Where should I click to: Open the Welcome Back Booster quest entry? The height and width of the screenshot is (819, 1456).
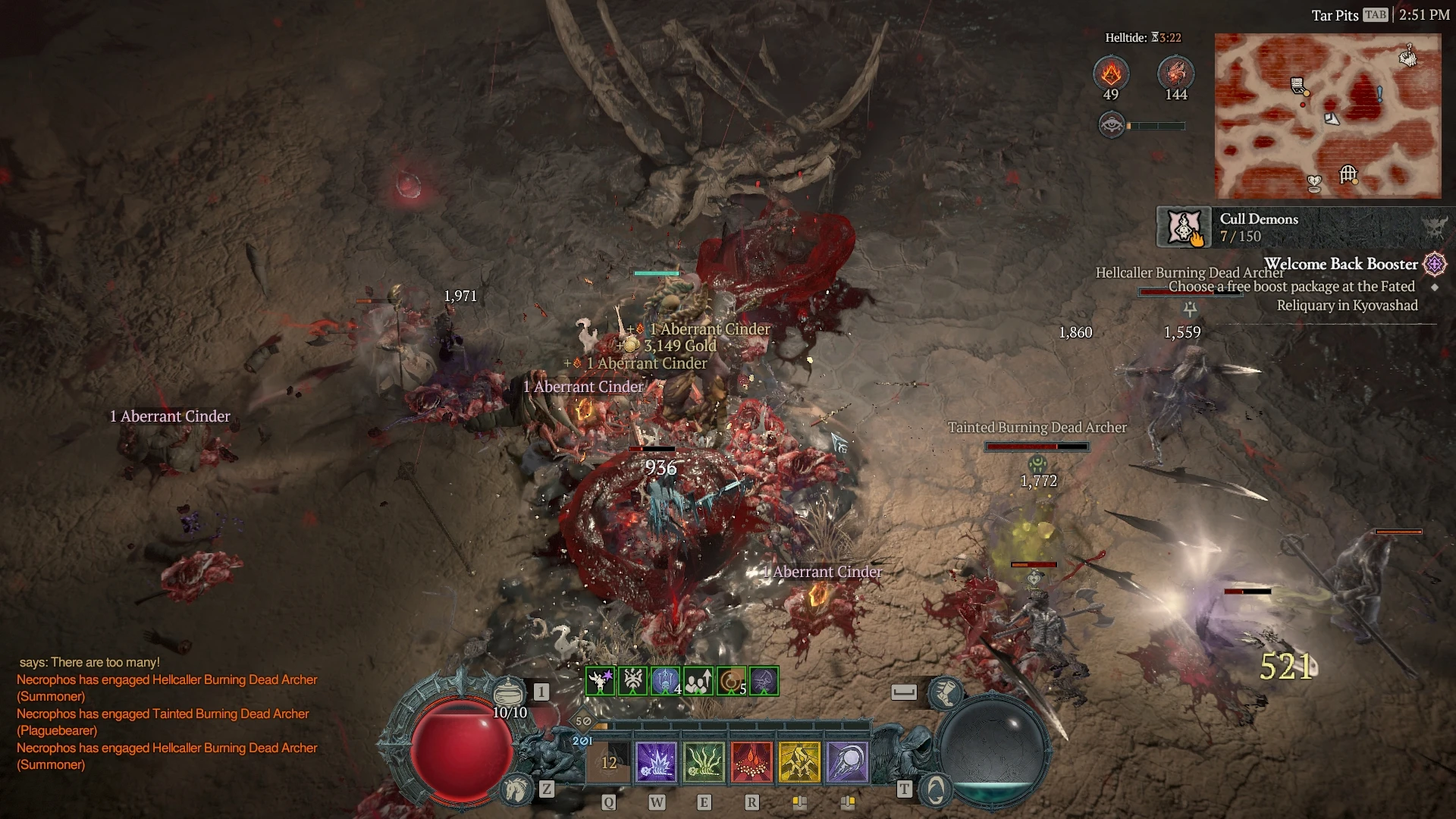pyautogui.click(x=1340, y=265)
